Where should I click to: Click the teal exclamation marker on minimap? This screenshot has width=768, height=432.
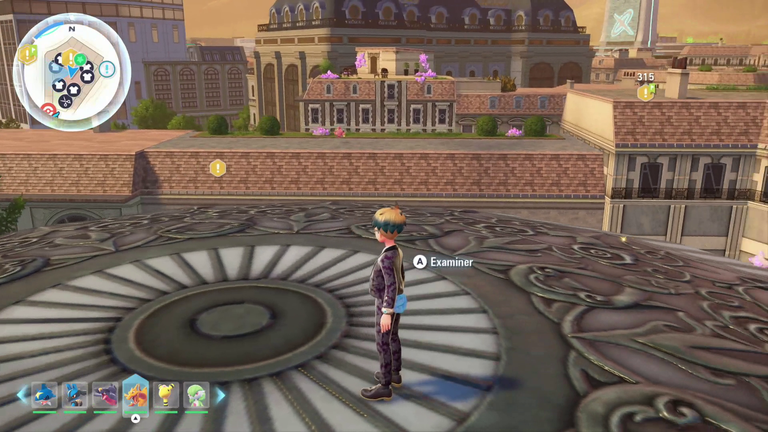coord(106,69)
